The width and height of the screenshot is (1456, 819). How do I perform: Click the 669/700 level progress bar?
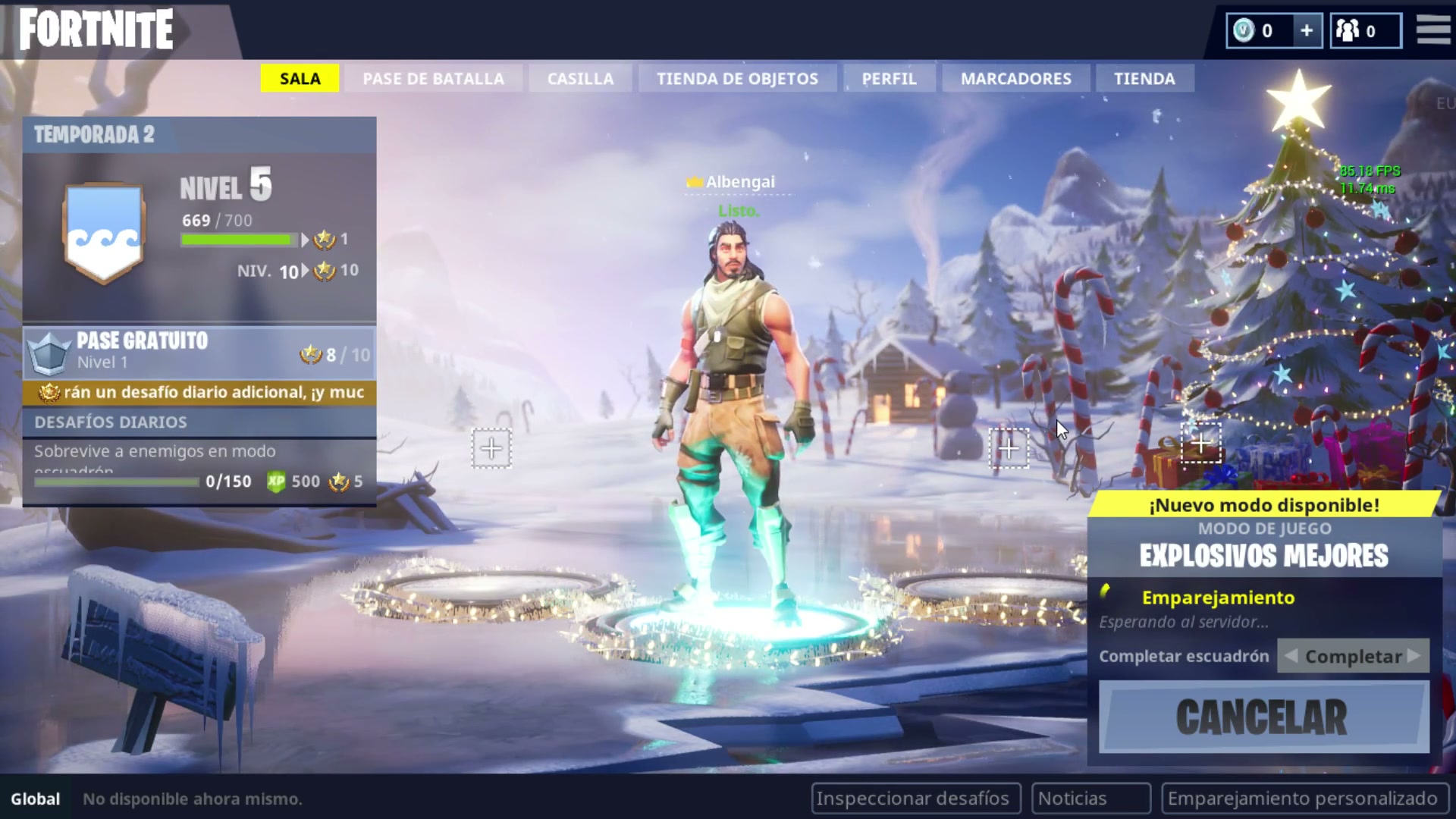click(x=237, y=240)
